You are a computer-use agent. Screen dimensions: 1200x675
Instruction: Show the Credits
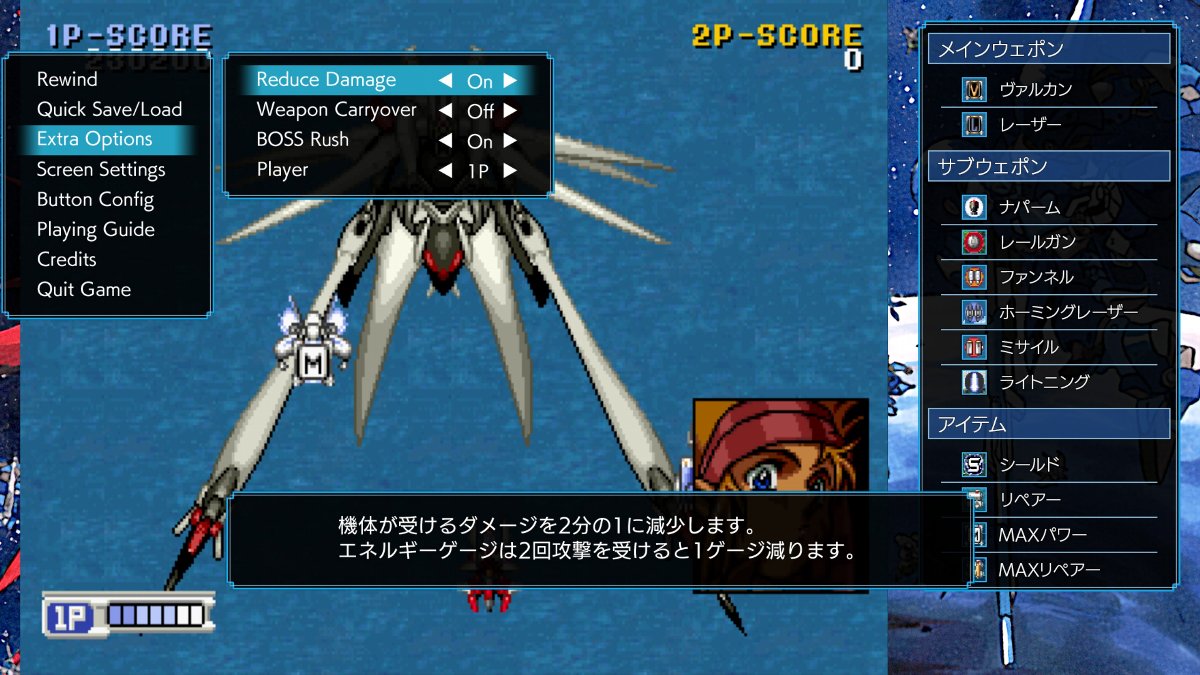(67, 259)
